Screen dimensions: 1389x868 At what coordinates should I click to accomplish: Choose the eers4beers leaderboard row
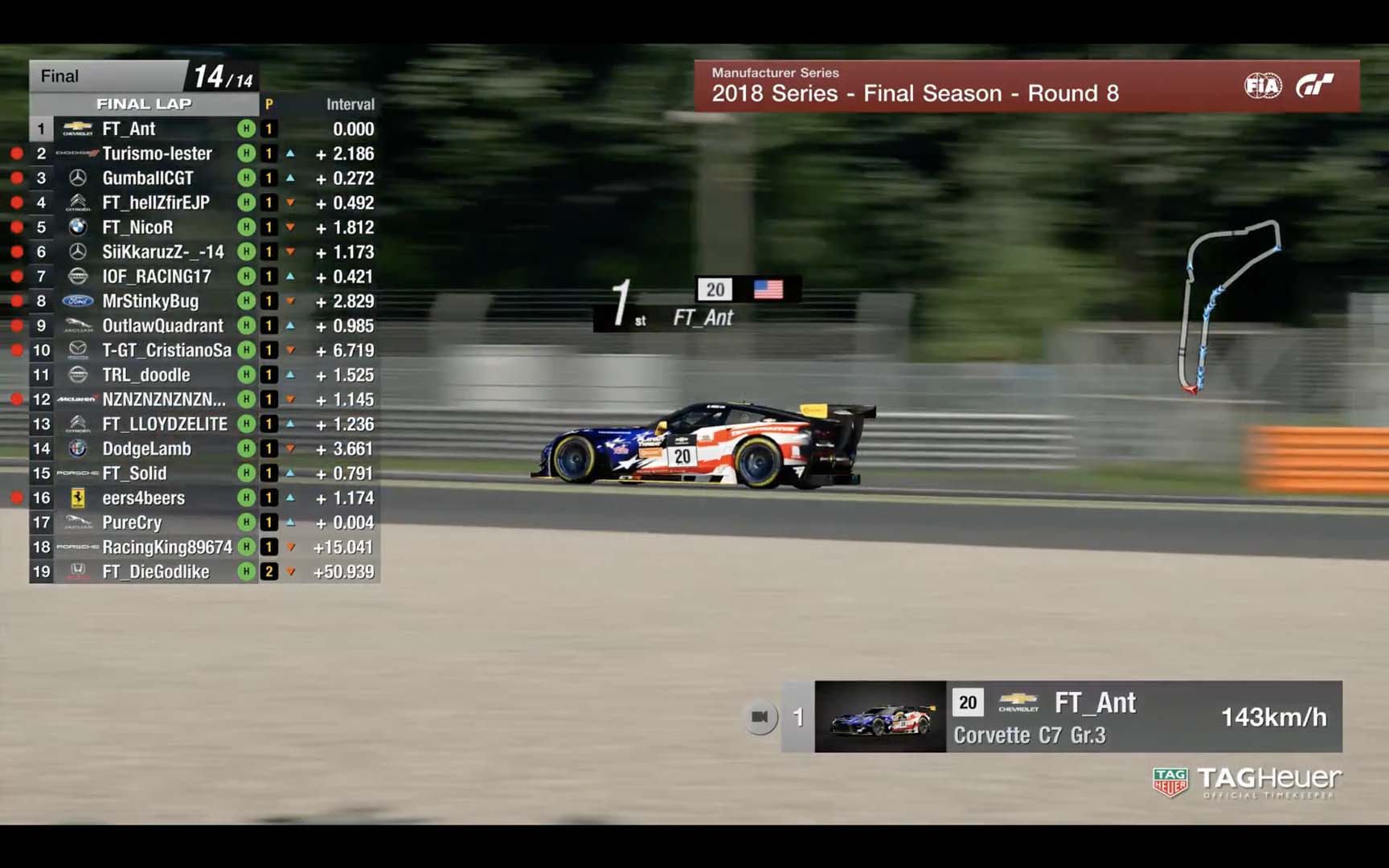pos(143,498)
